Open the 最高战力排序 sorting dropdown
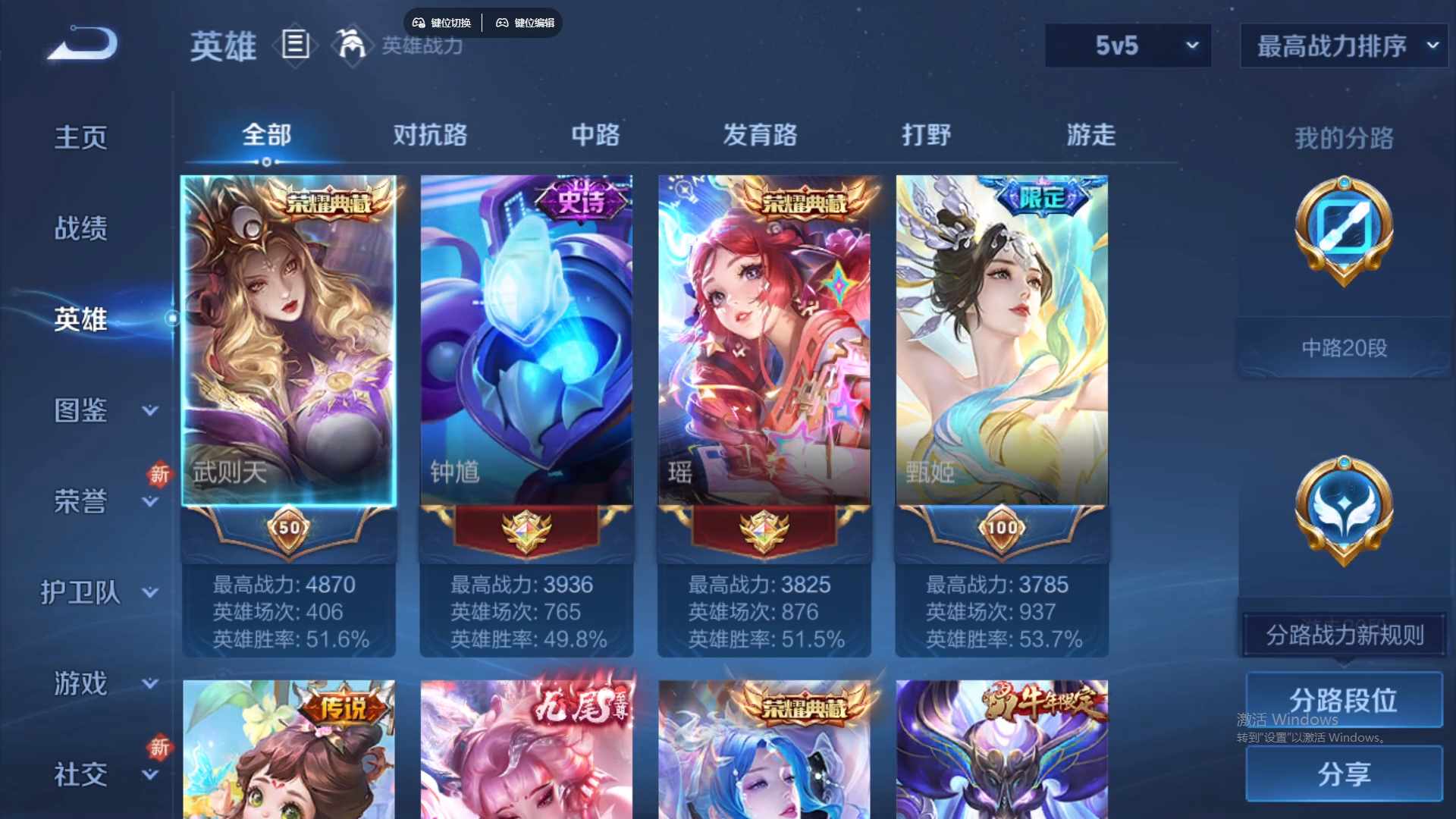 1342,45
